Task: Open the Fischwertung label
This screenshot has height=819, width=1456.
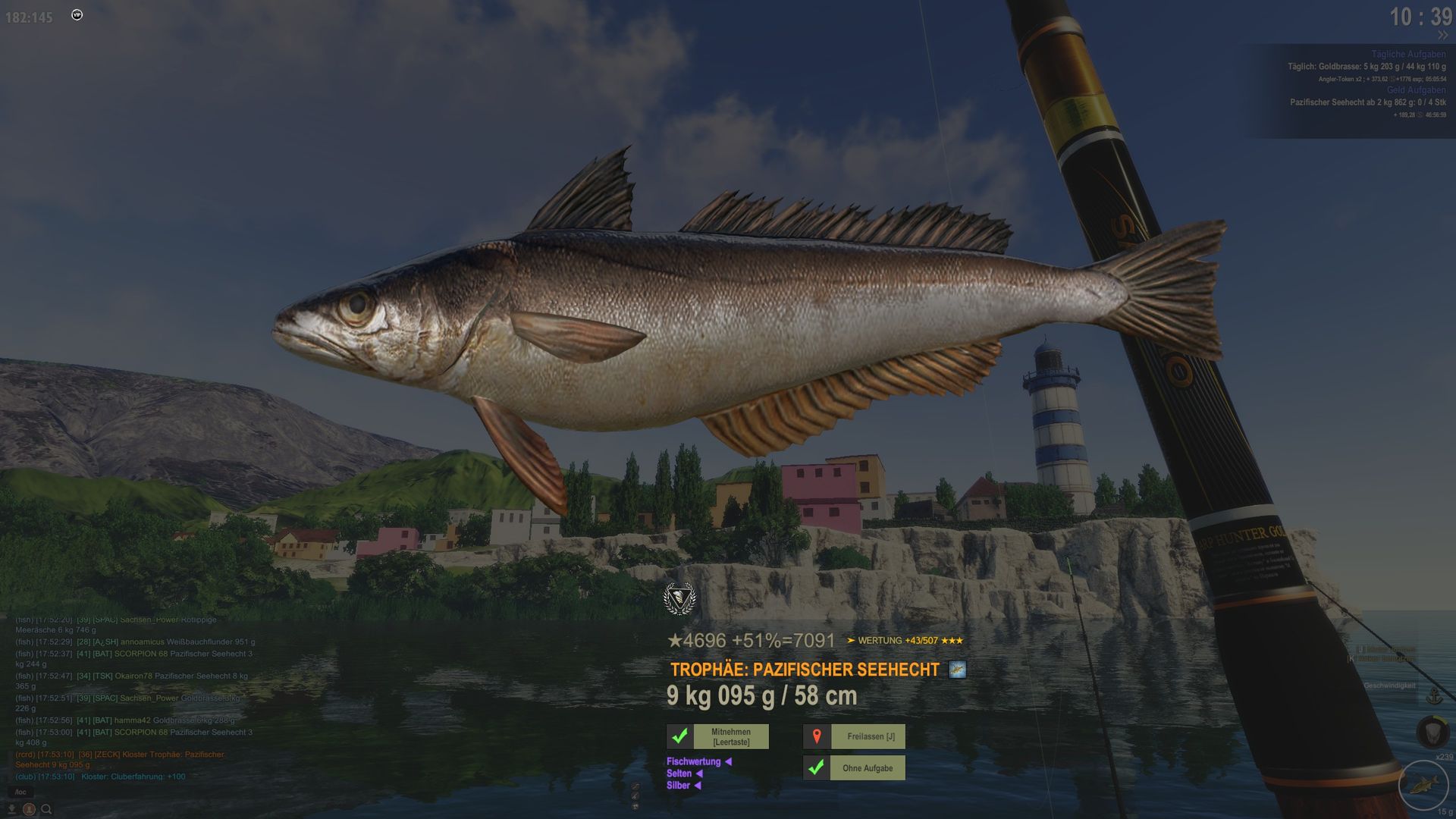Action: [x=693, y=761]
